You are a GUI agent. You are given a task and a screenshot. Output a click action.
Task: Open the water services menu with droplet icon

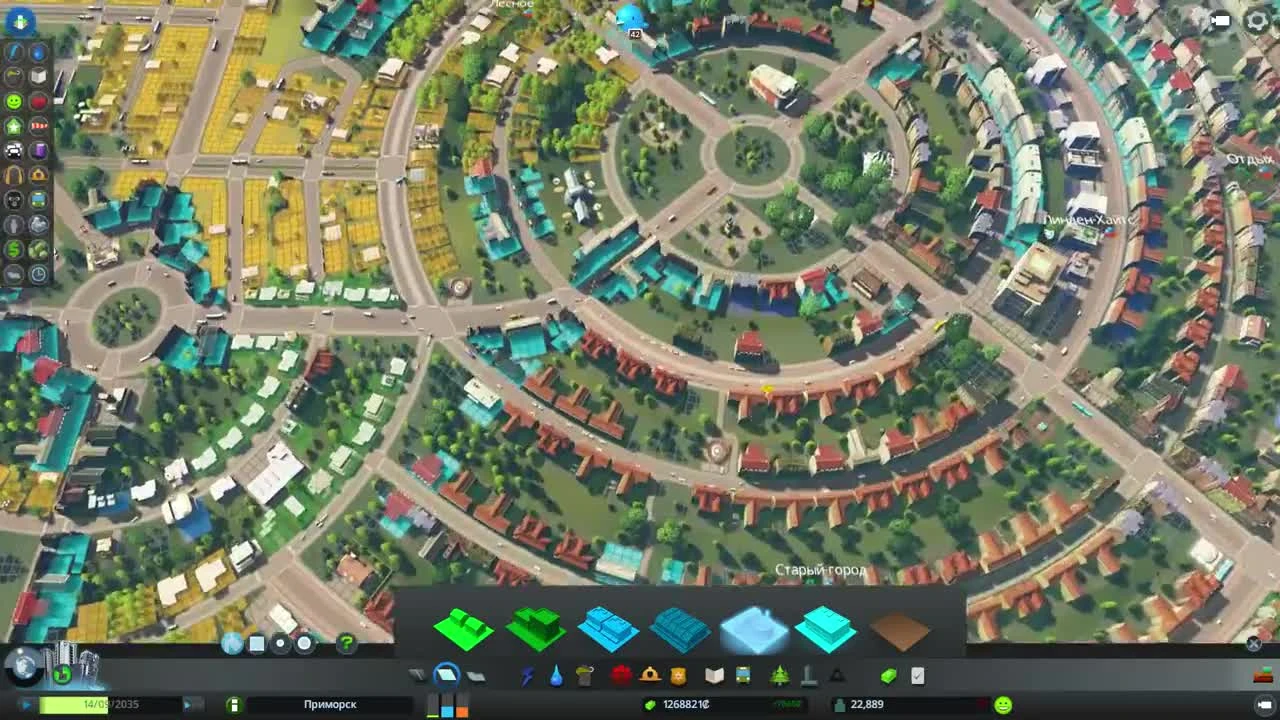pyautogui.click(x=555, y=674)
